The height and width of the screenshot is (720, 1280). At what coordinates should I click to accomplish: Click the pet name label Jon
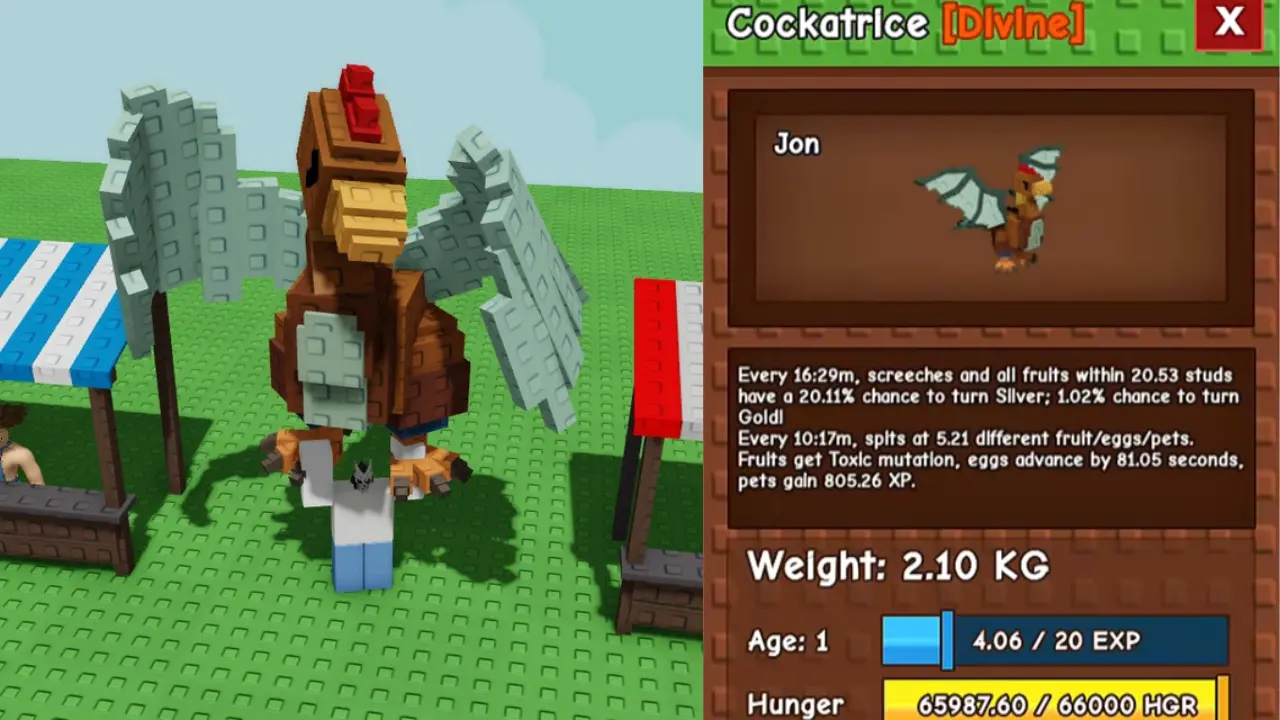pos(797,144)
